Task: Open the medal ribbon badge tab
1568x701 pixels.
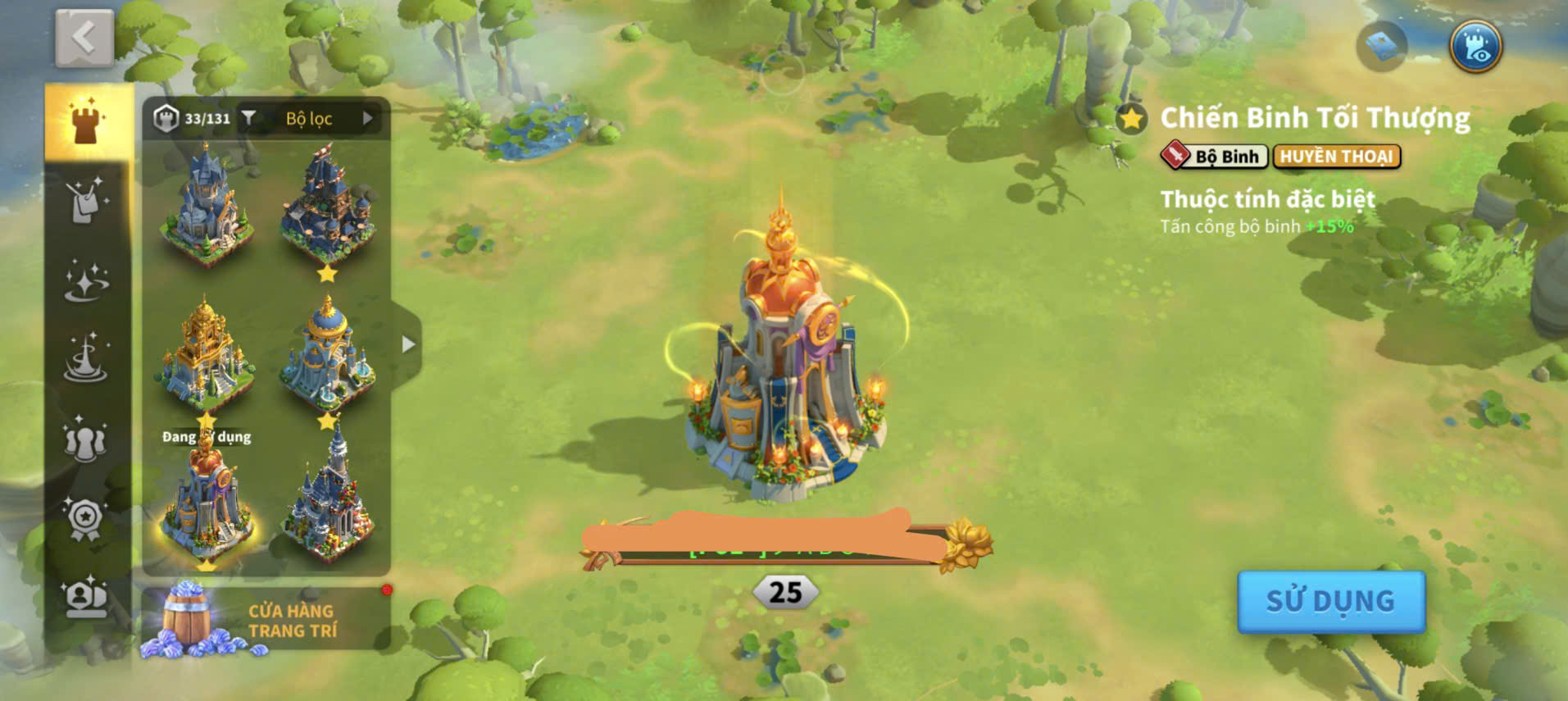Action: click(x=86, y=518)
